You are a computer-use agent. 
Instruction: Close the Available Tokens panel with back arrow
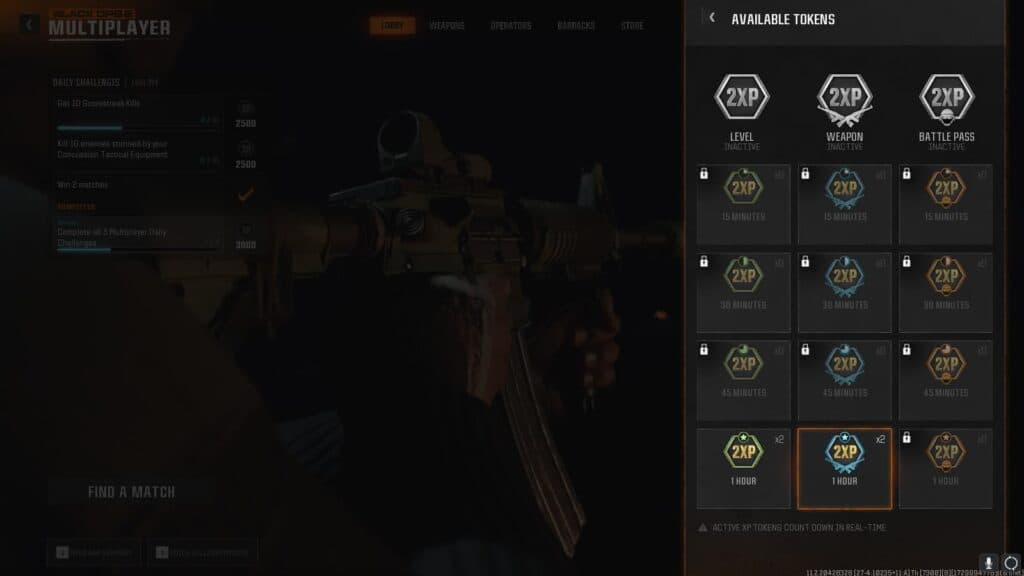[712, 18]
